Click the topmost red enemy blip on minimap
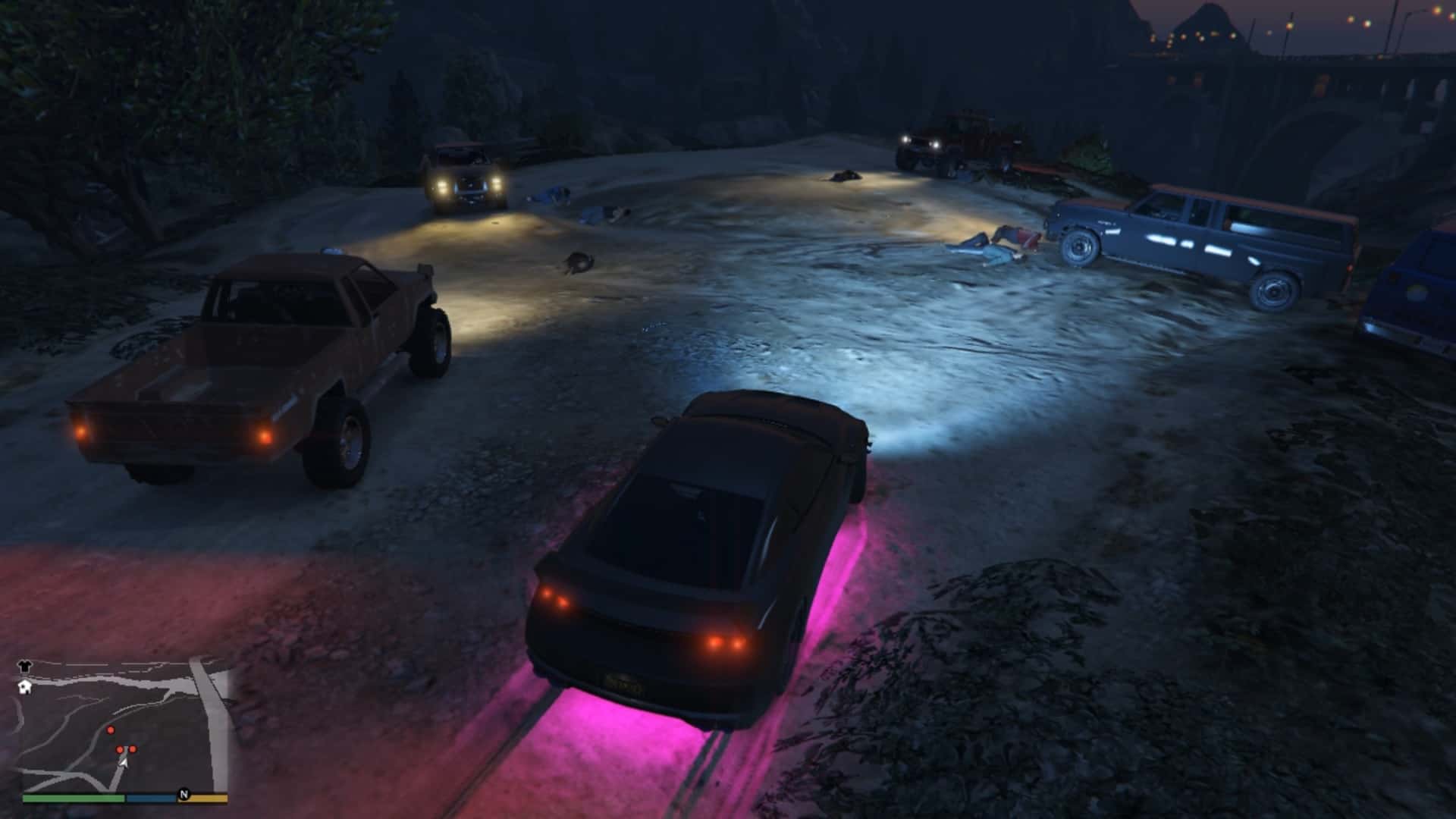This screenshot has width=1456, height=819. (x=111, y=730)
